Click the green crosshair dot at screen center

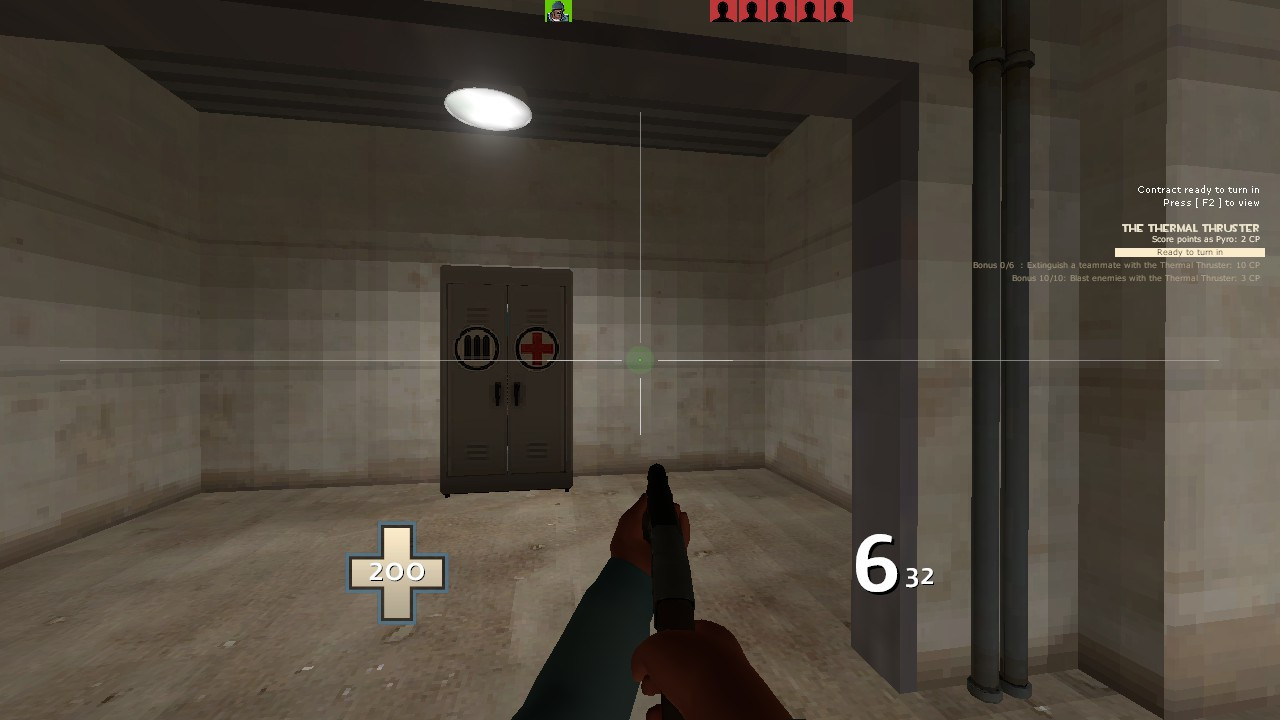[638, 359]
